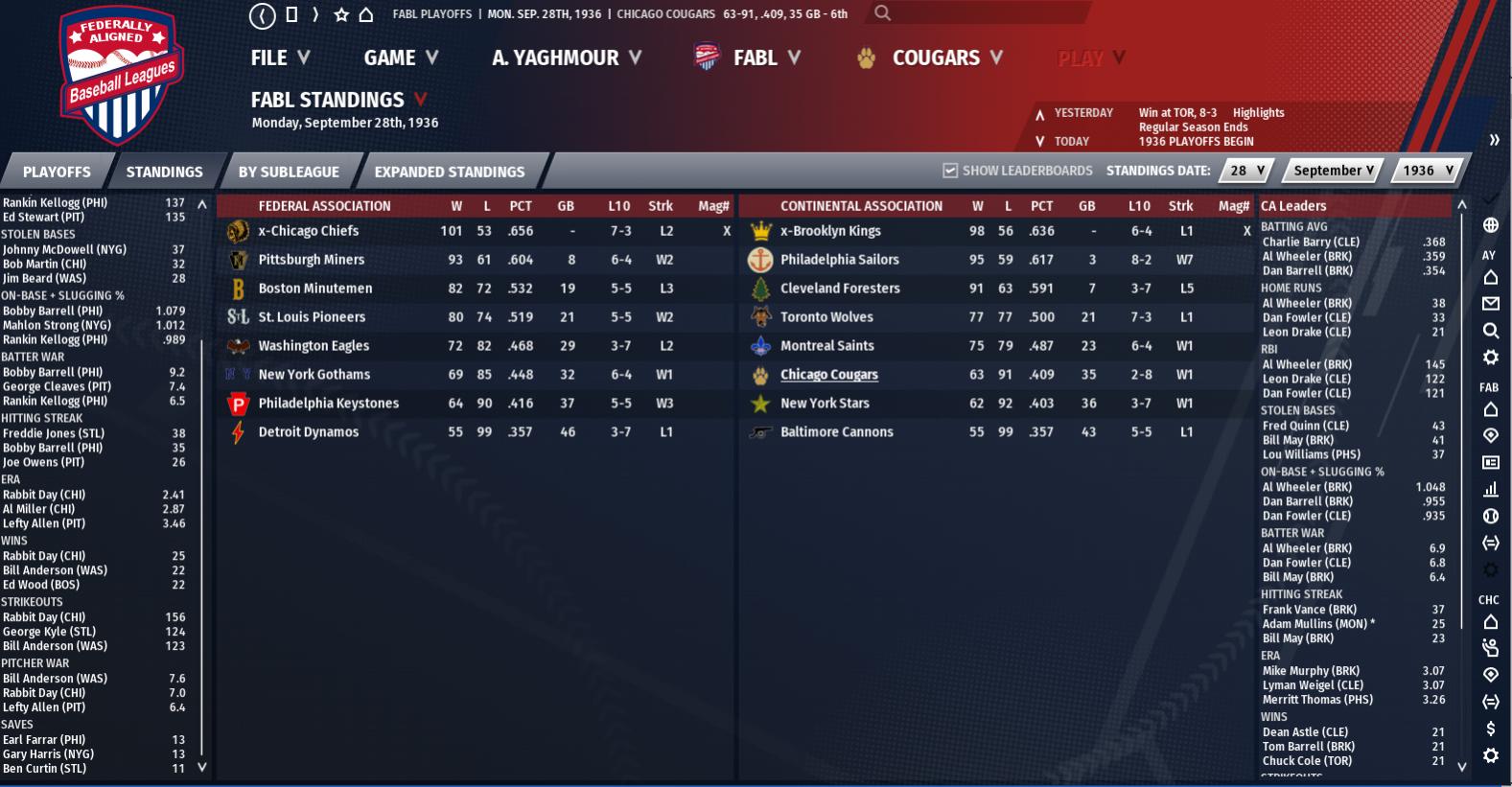Screen dimensions: 1512x787
Task: View the Brooklyn Kings team page
Action: tap(830, 231)
